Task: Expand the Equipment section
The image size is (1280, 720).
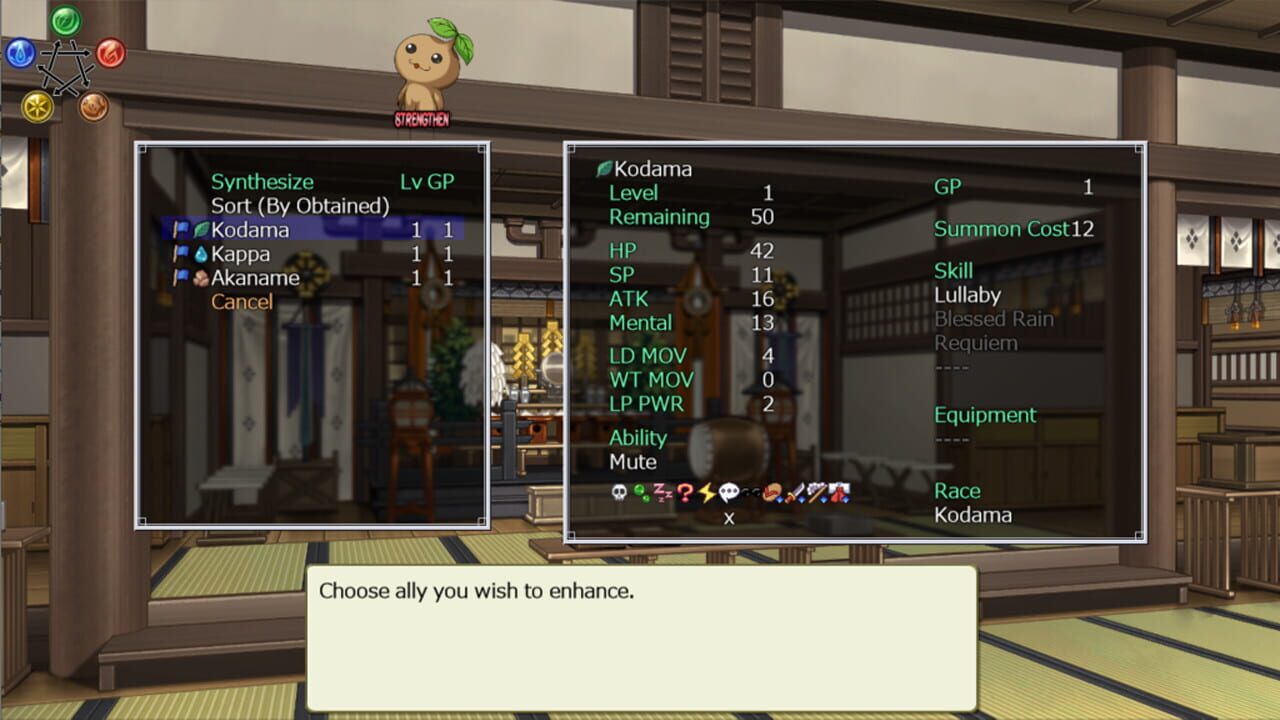Action: coord(984,415)
